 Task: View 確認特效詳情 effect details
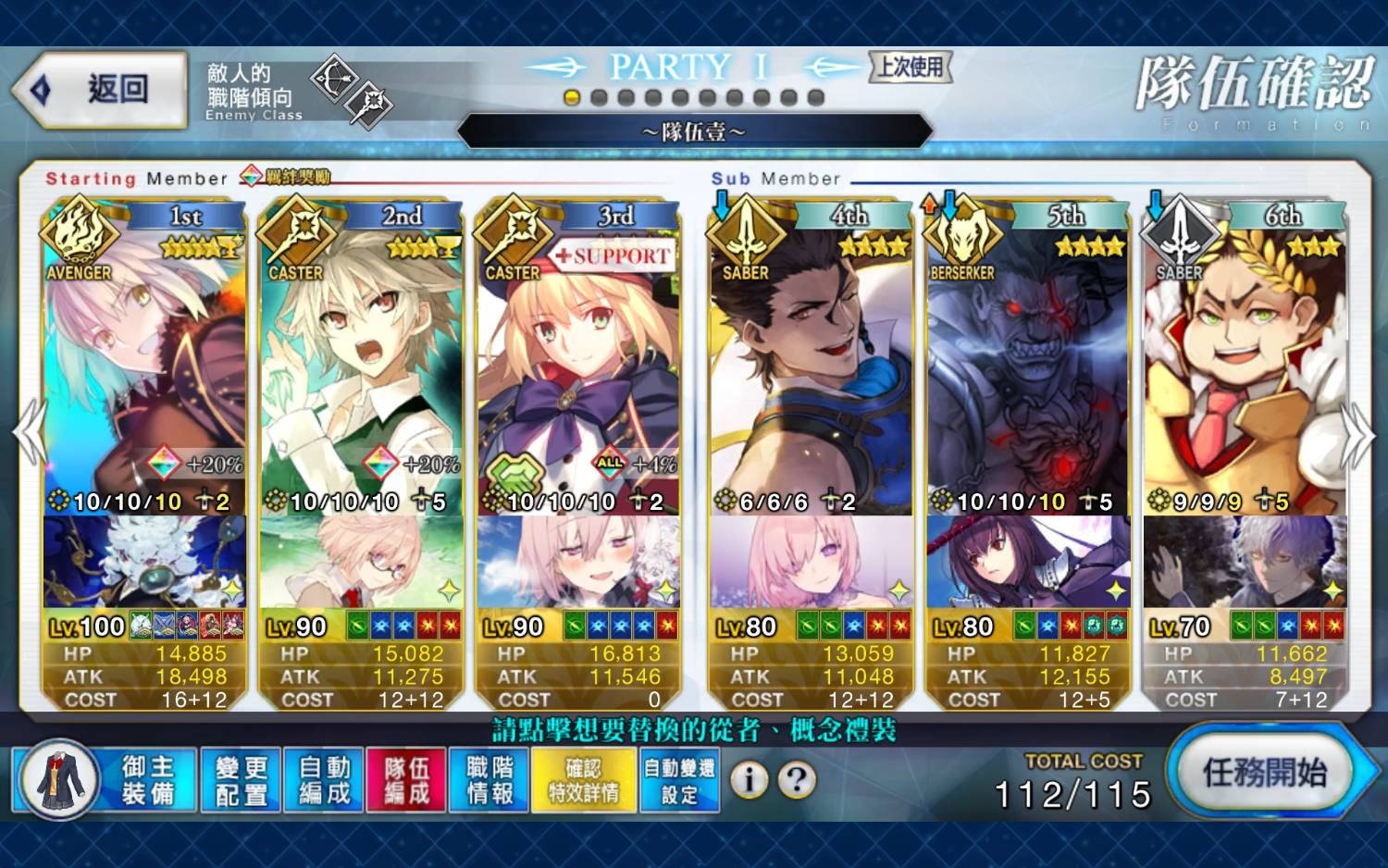tap(584, 780)
